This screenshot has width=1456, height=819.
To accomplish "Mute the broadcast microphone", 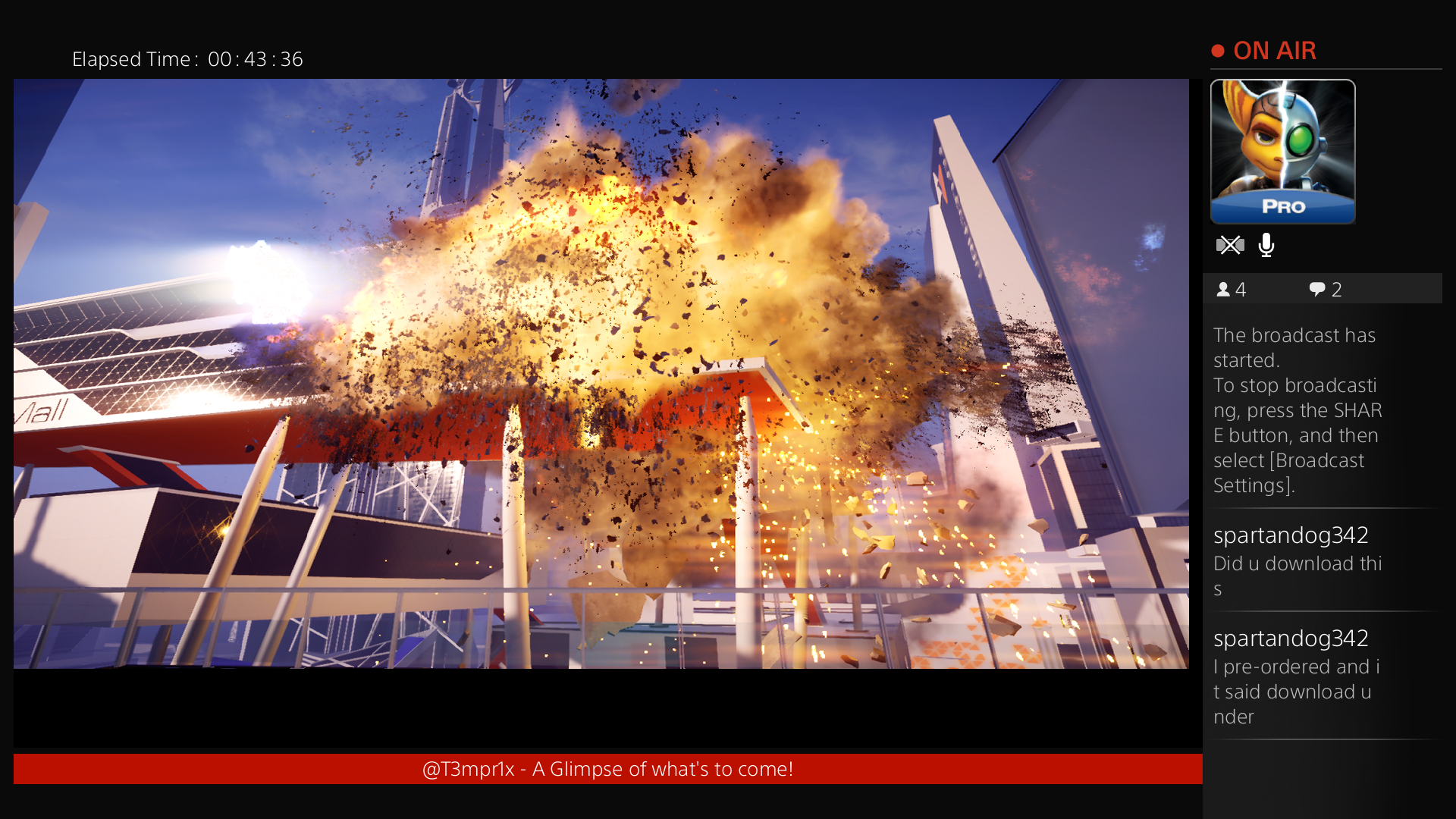I will coord(1266,245).
